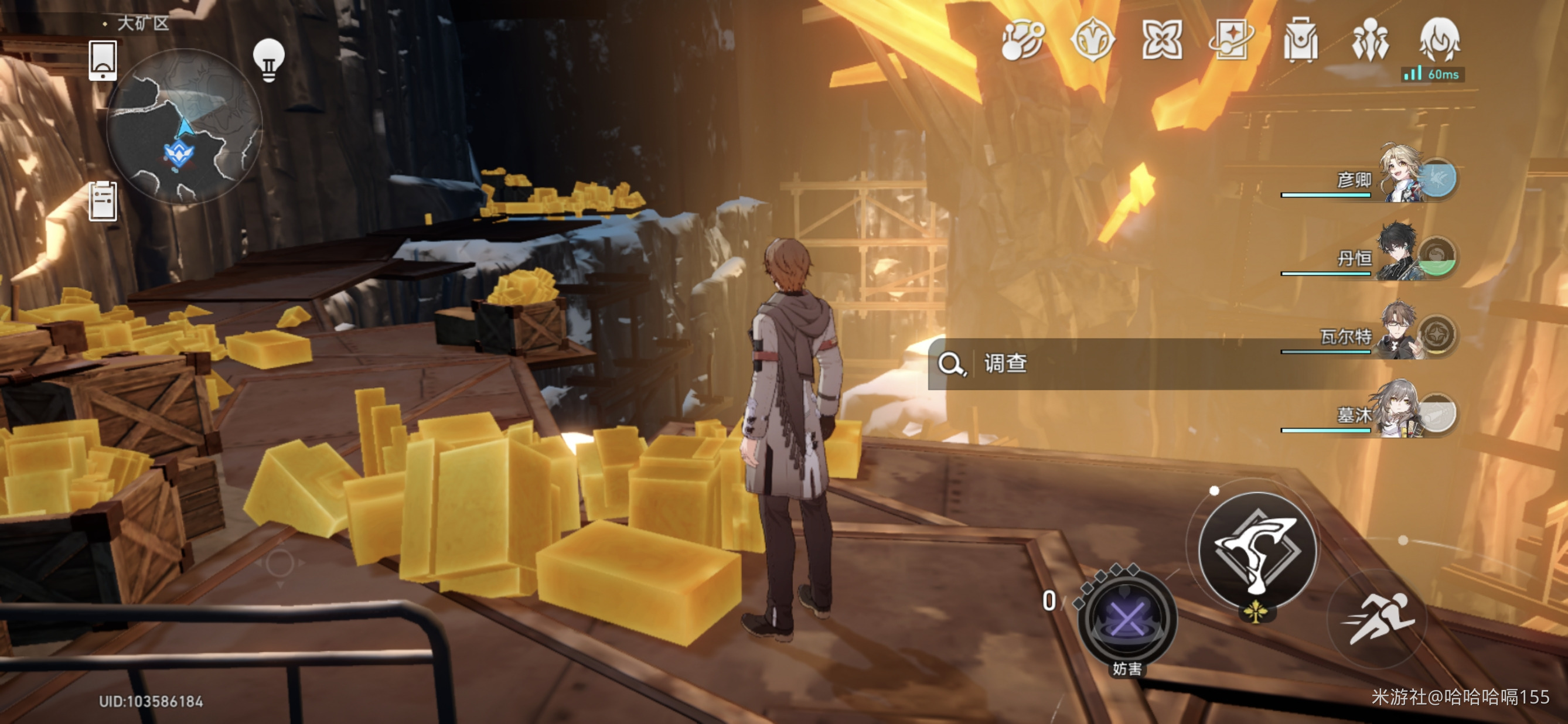
Task: Use the basic attack button
Action: pos(1257,551)
